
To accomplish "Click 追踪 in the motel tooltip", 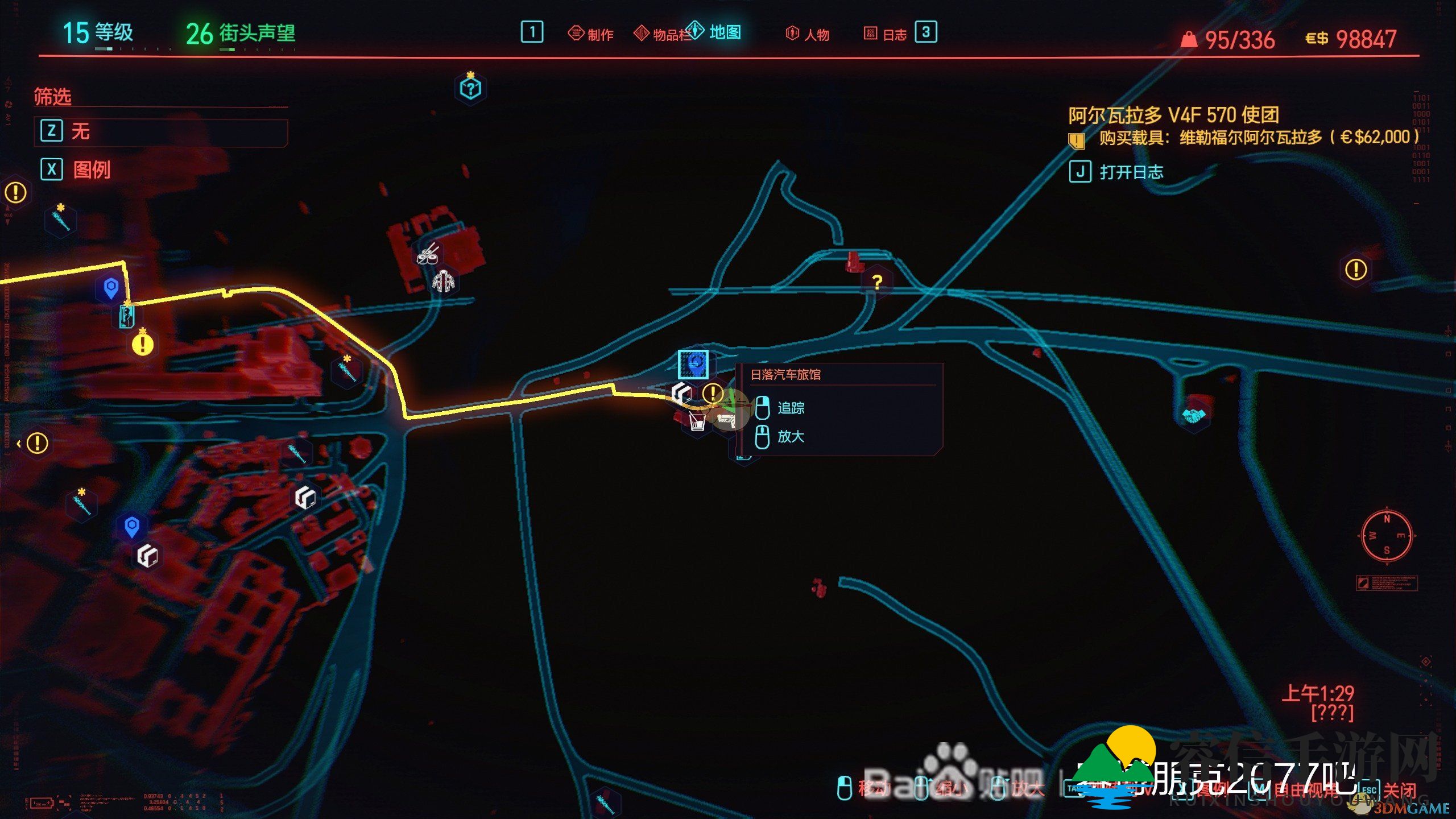I will pyautogui.click(x=791, y=408).
